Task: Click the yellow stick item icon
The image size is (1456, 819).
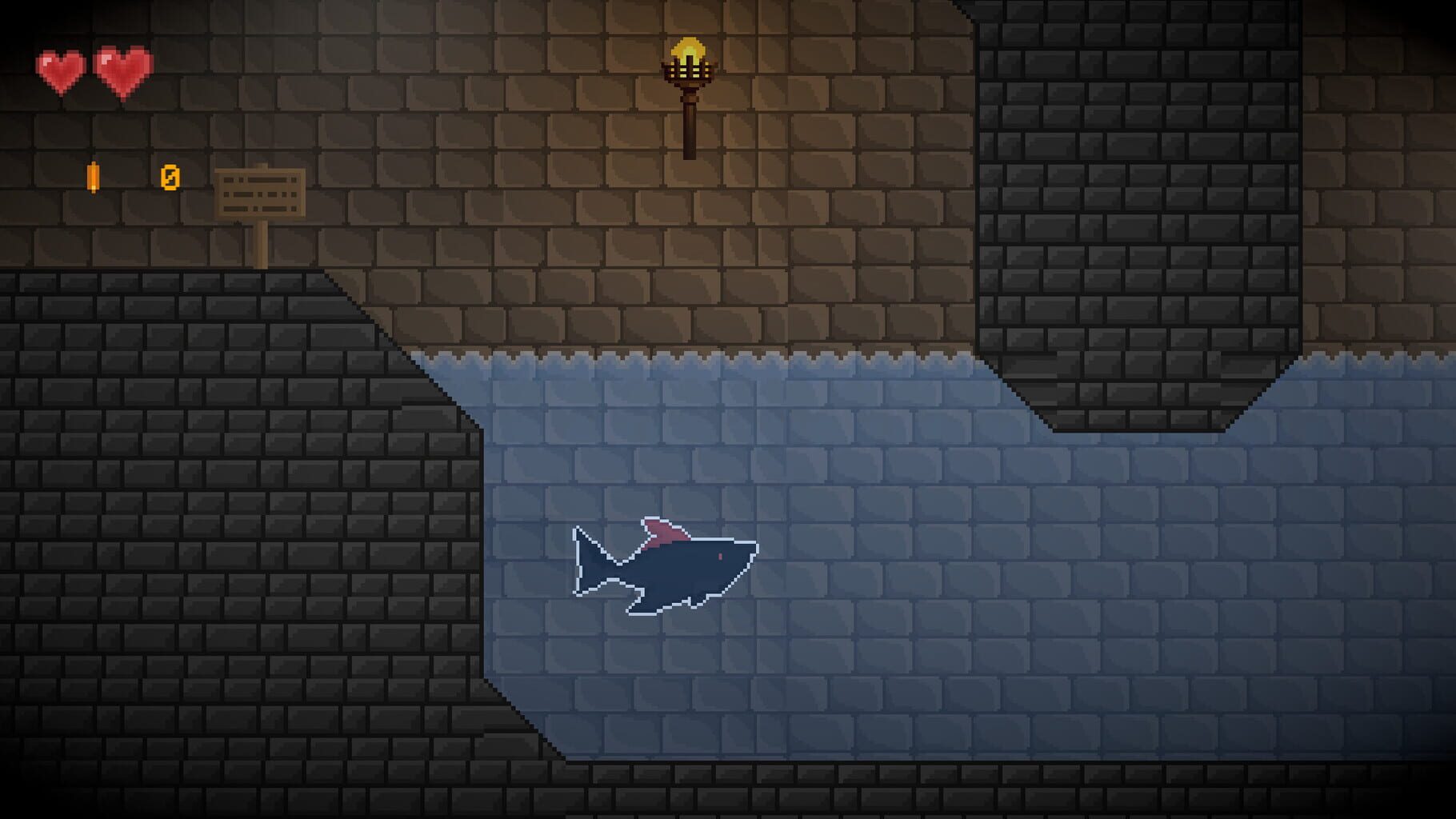Action: click(92, 176)
